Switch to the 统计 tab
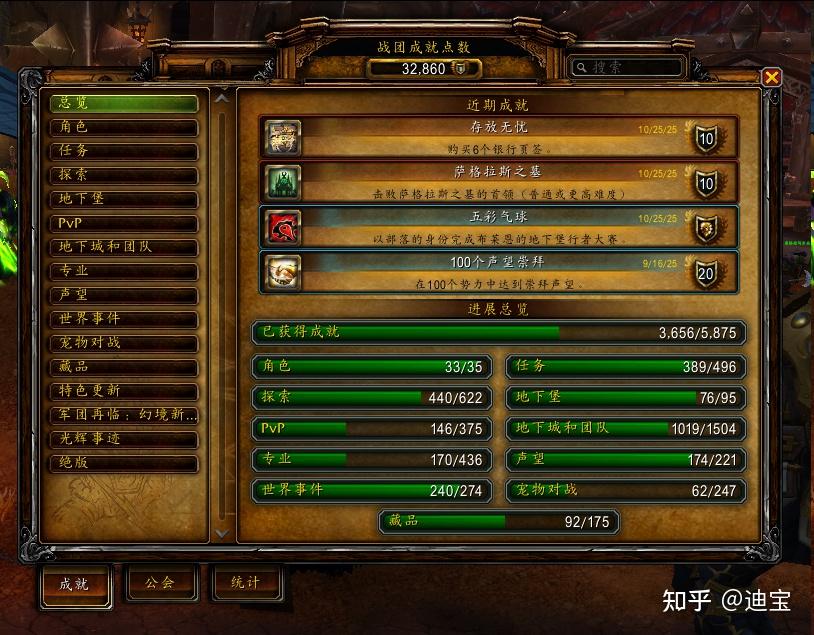 click(245, 583)
